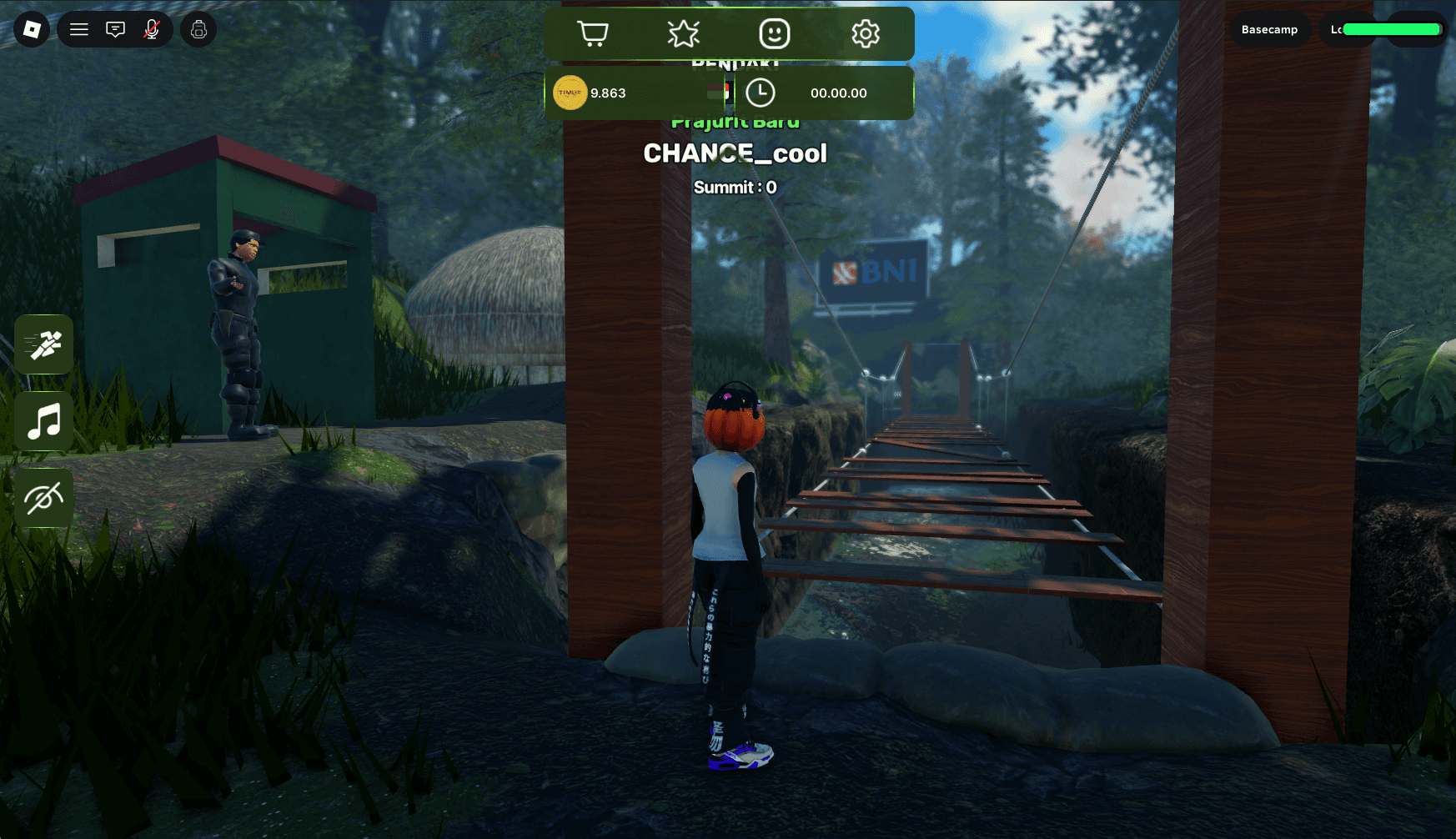
Task: Open the Roblox logo menu
Action: 32,30
